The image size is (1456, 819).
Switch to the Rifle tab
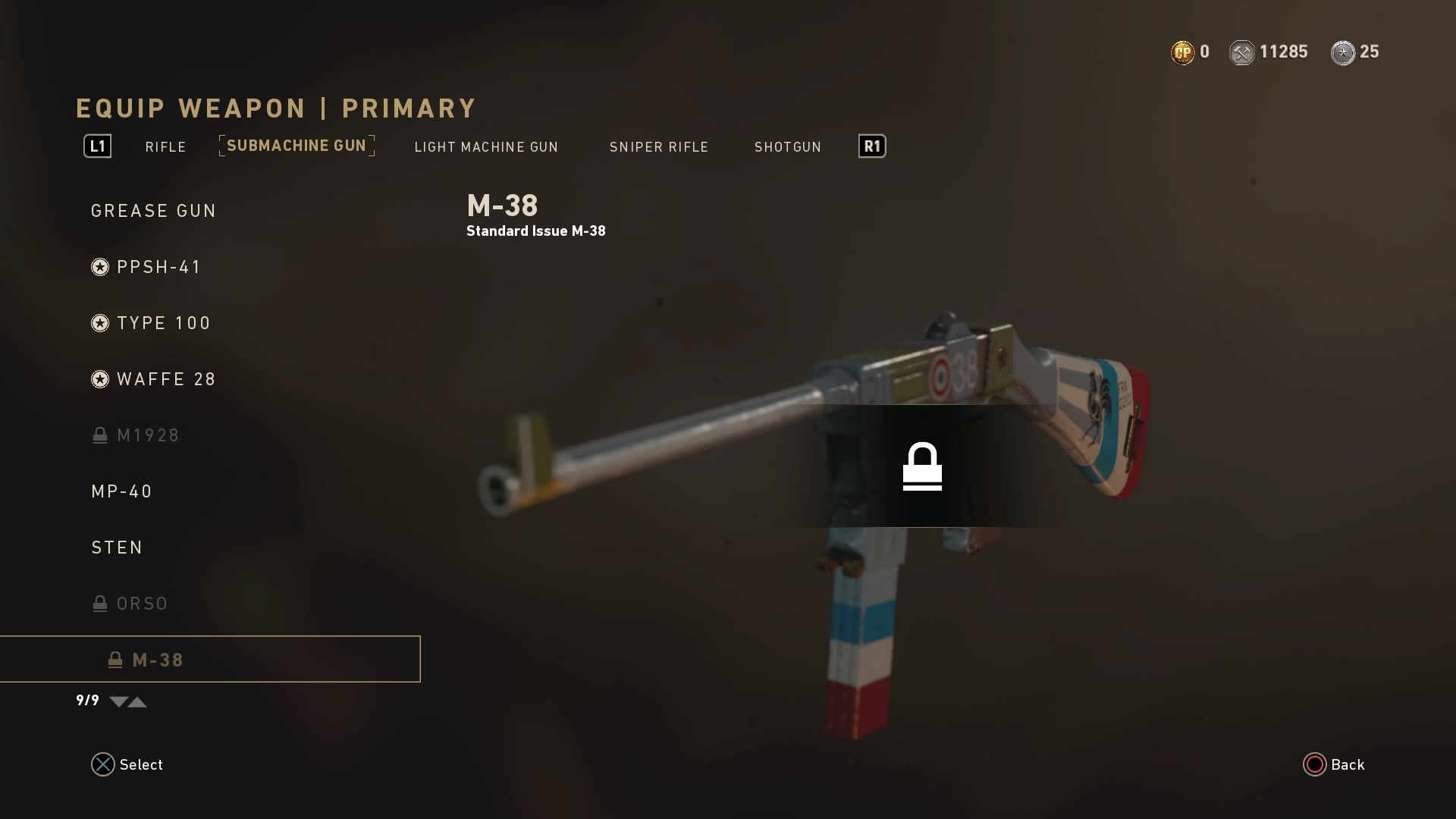[x=165, y=147]
